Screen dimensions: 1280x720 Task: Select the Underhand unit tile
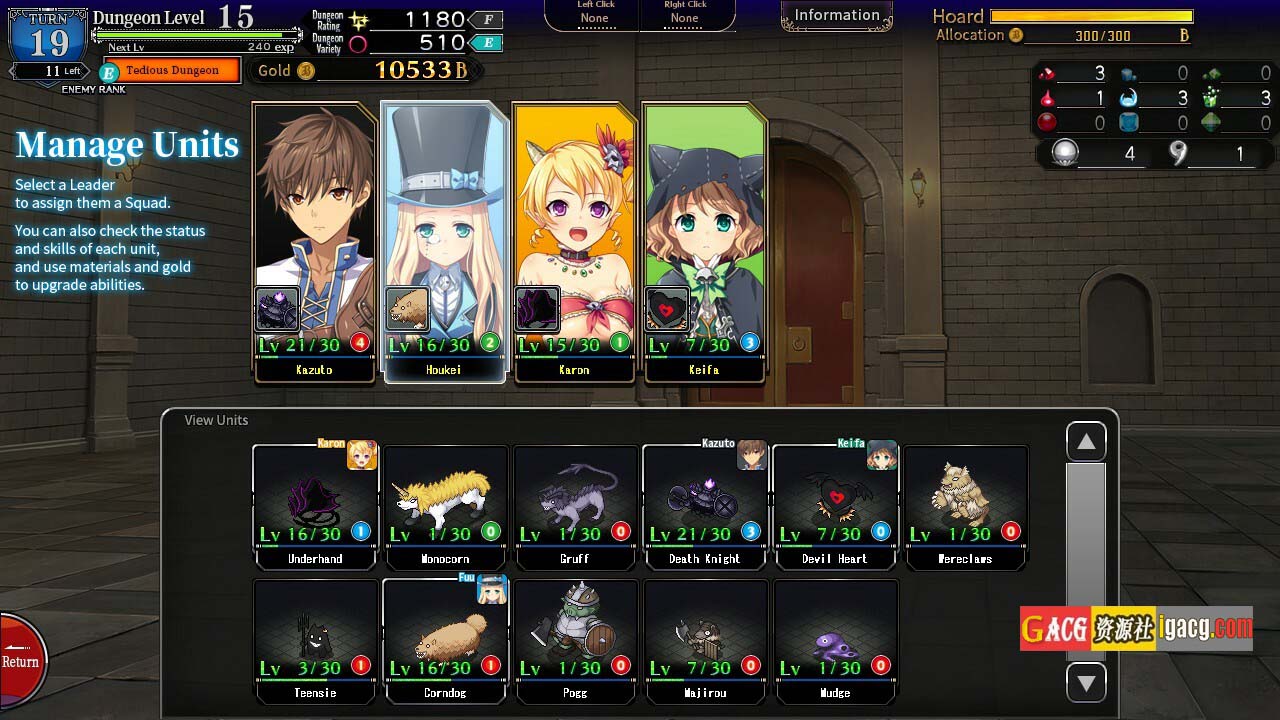[x=315, y=507]
